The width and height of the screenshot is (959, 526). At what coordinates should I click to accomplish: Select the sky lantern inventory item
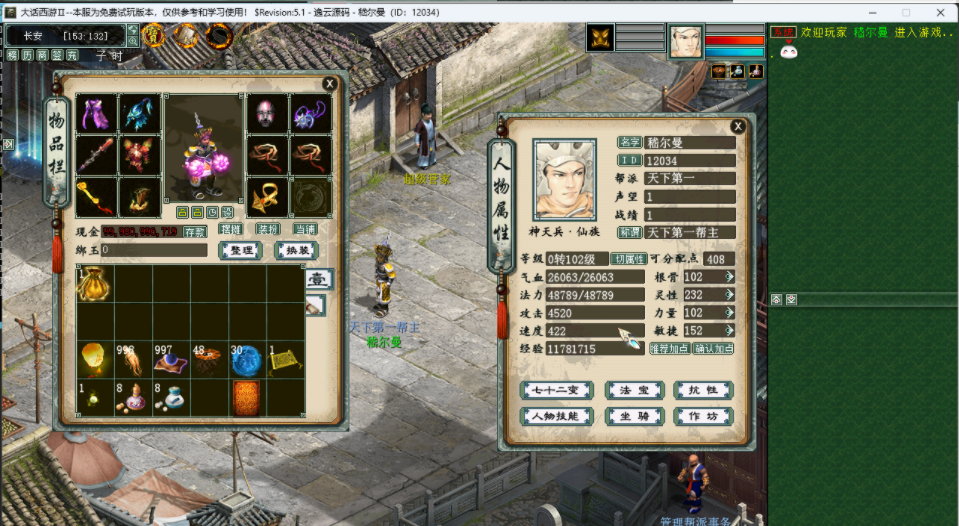tap(94, 360)
